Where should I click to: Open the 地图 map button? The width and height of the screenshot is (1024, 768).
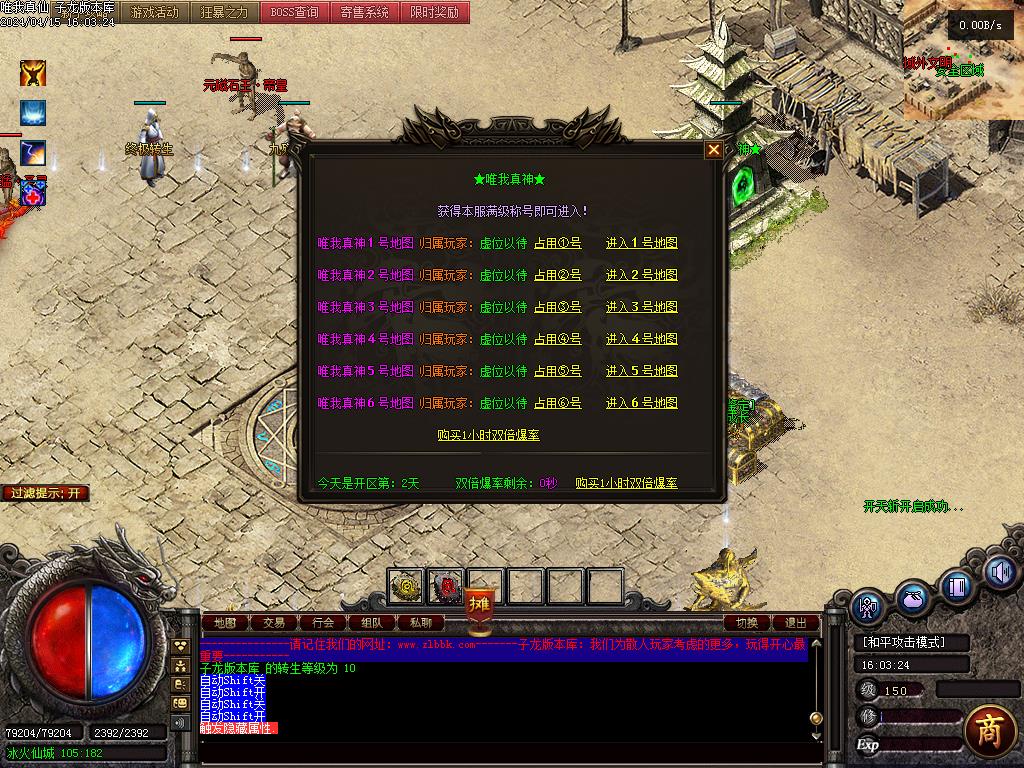point(224,622)
